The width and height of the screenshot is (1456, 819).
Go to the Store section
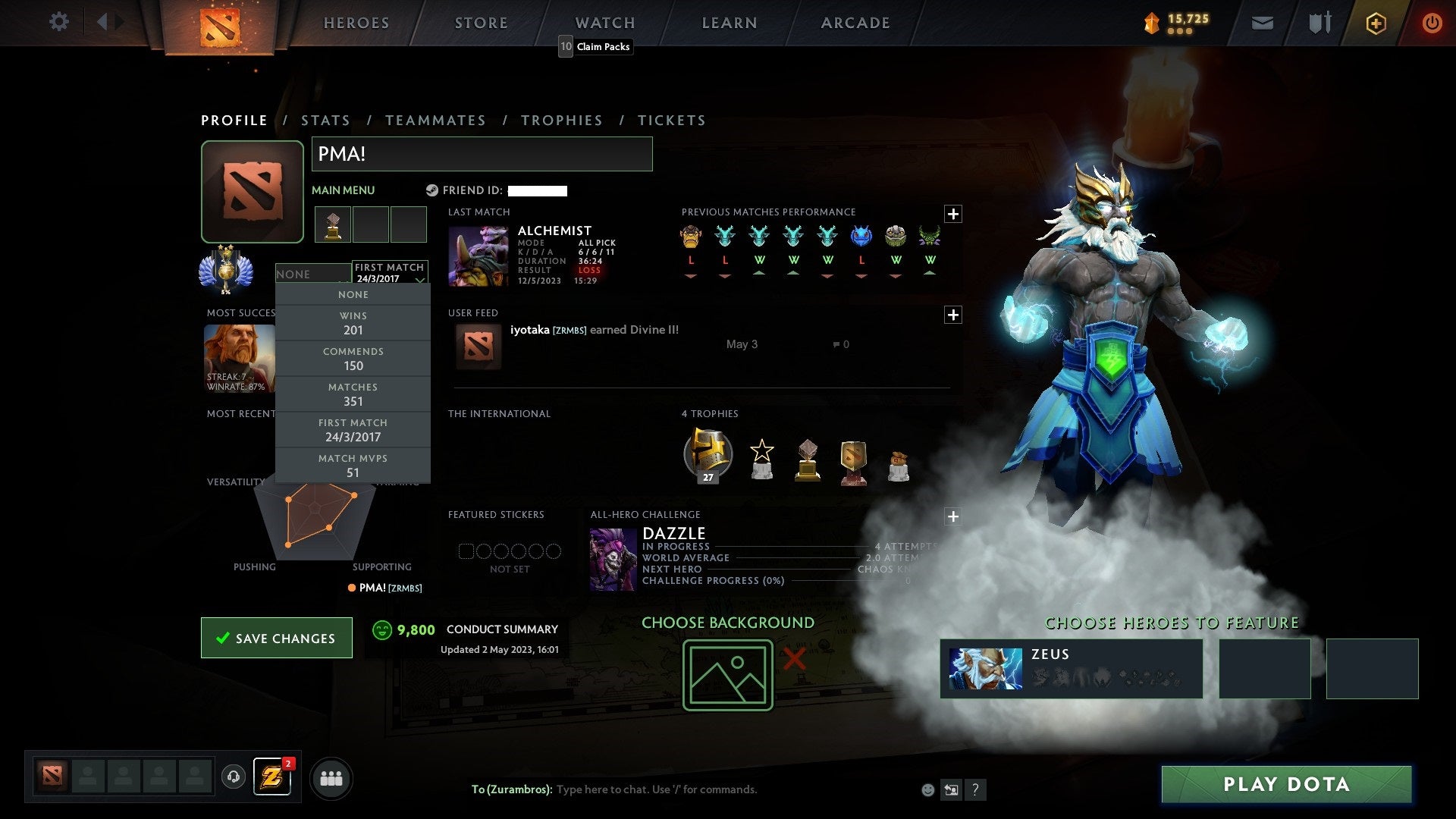pos(482,23)
